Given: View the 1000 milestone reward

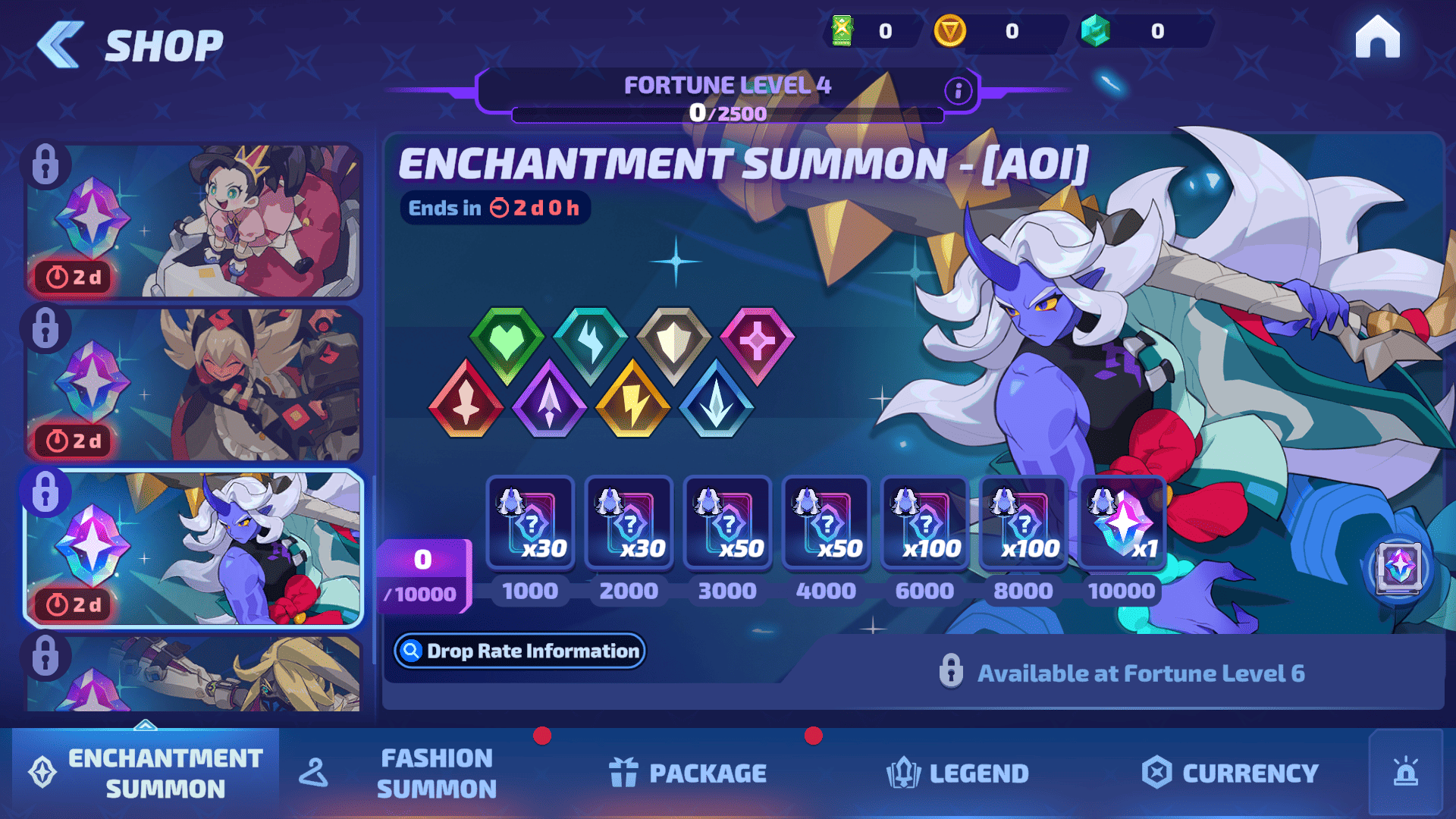Looking at the screenshot, I should click(x=530, y=522).
